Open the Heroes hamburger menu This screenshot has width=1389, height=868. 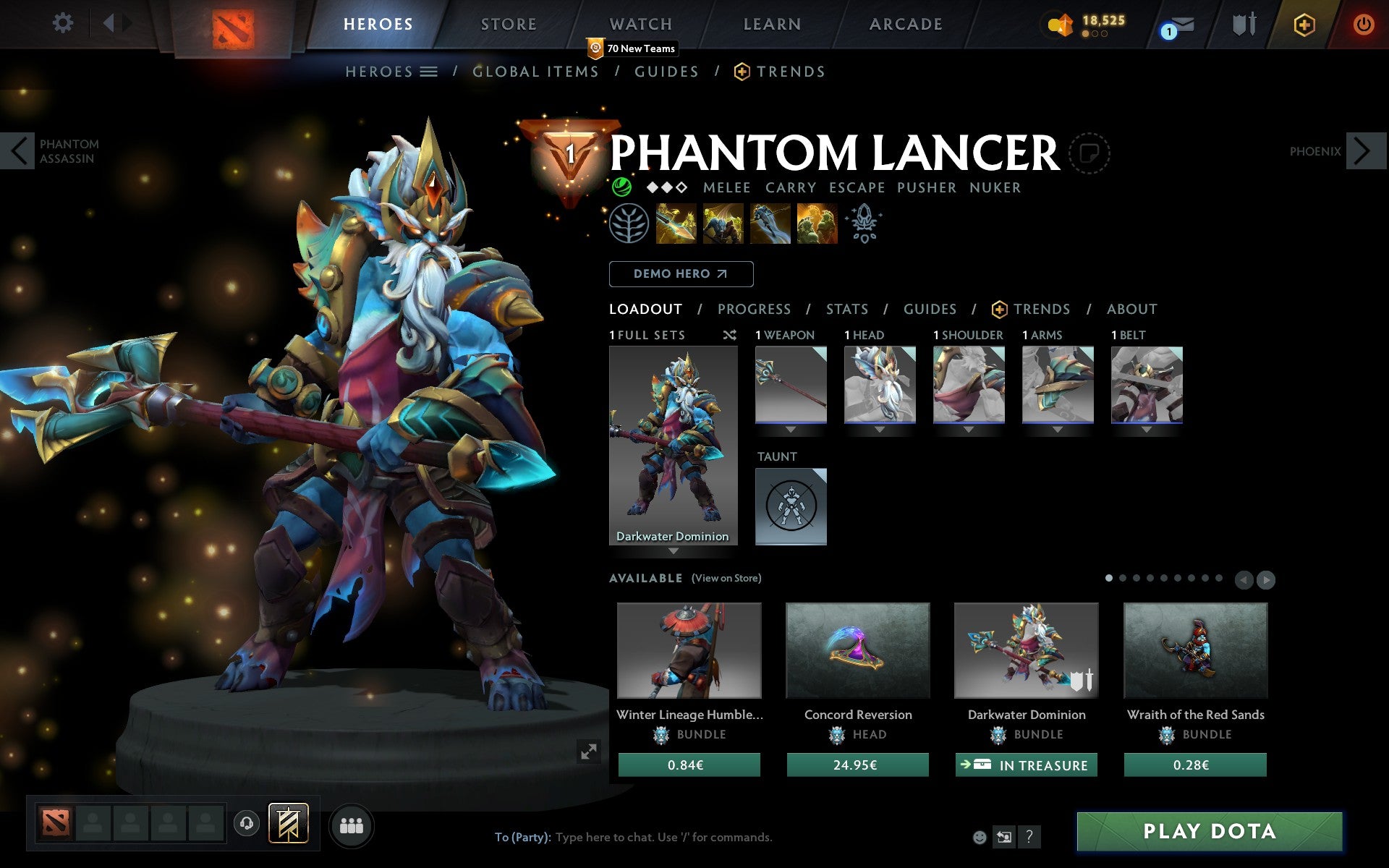pos(429,71)
